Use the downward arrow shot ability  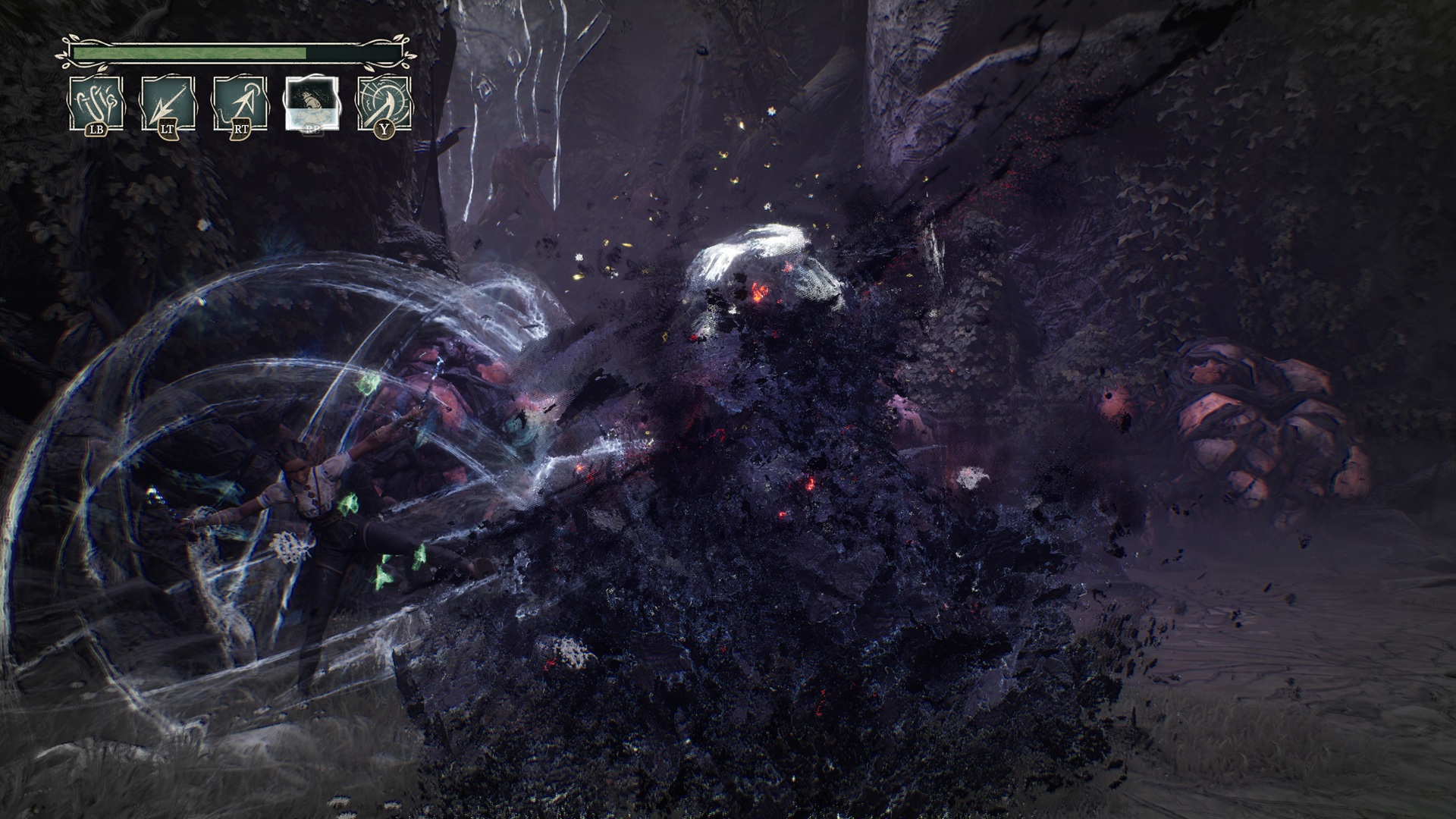(168, 102)
